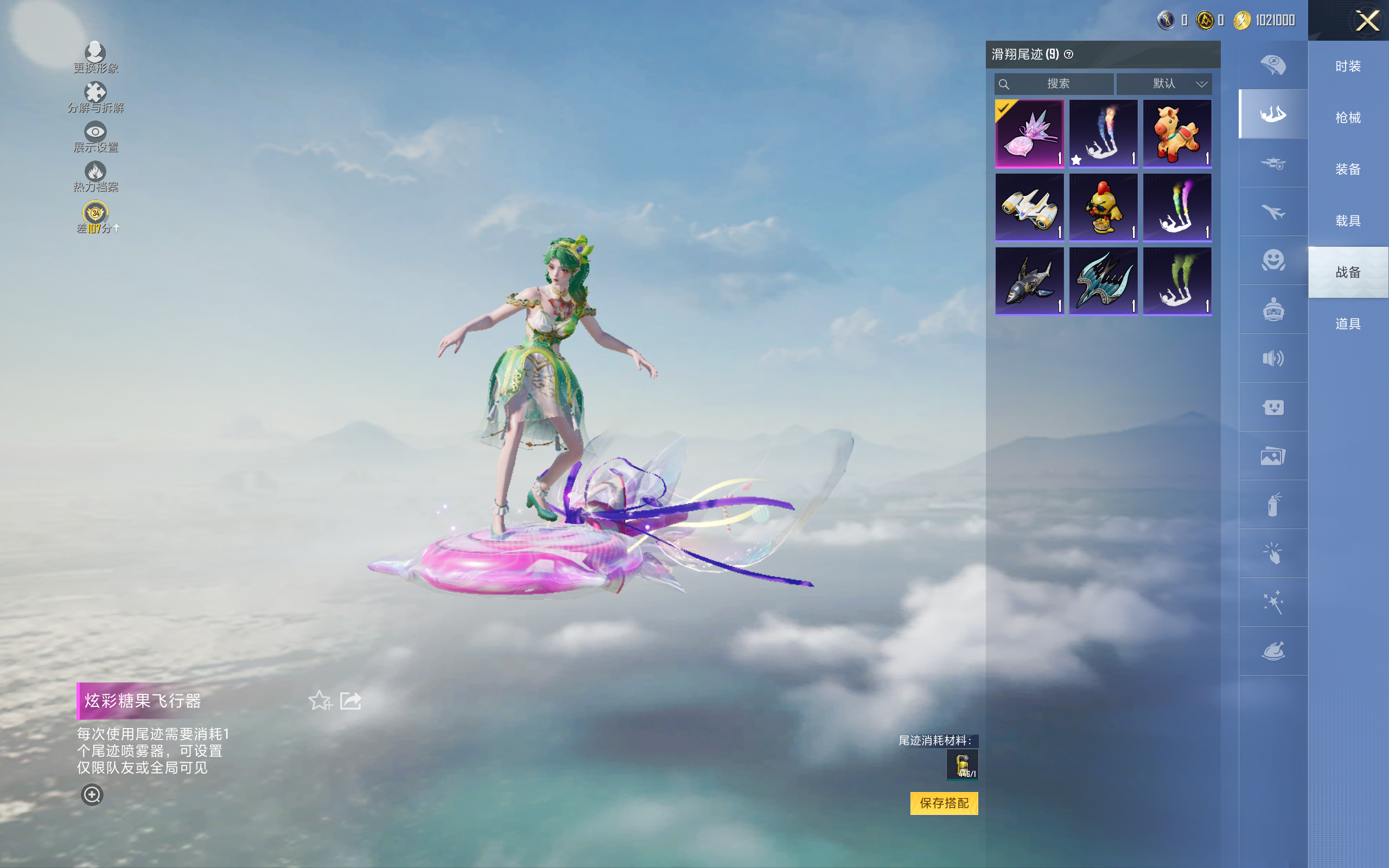Choose the toy horse trail item
The width and height of the screenshot is (1389, 868).
point(1177,133)
